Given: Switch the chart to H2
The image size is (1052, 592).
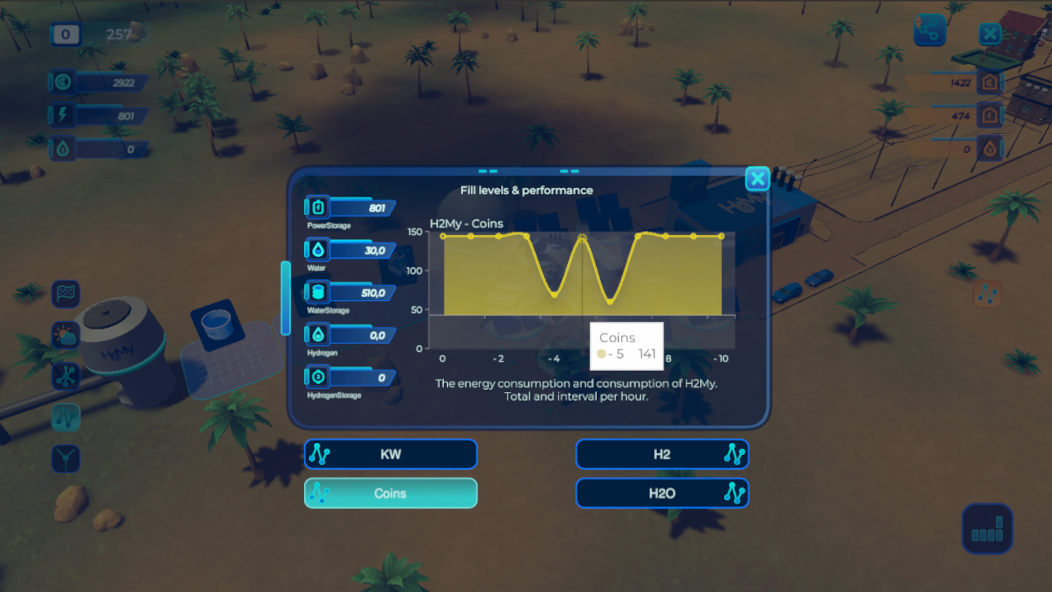Looking at the screenshot, I should coord(662,454).
